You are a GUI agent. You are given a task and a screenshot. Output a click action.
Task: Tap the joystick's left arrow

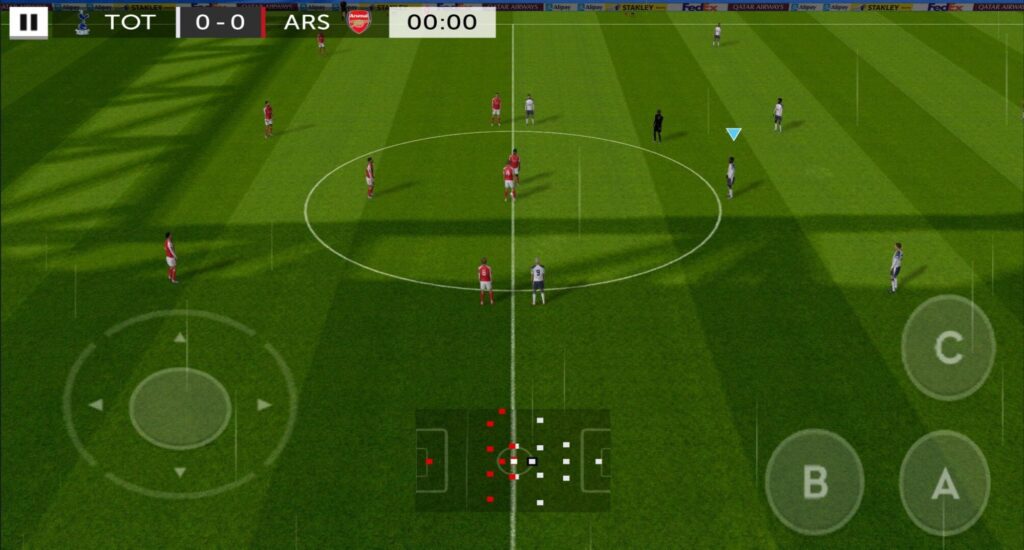click(x=96, y=405)
